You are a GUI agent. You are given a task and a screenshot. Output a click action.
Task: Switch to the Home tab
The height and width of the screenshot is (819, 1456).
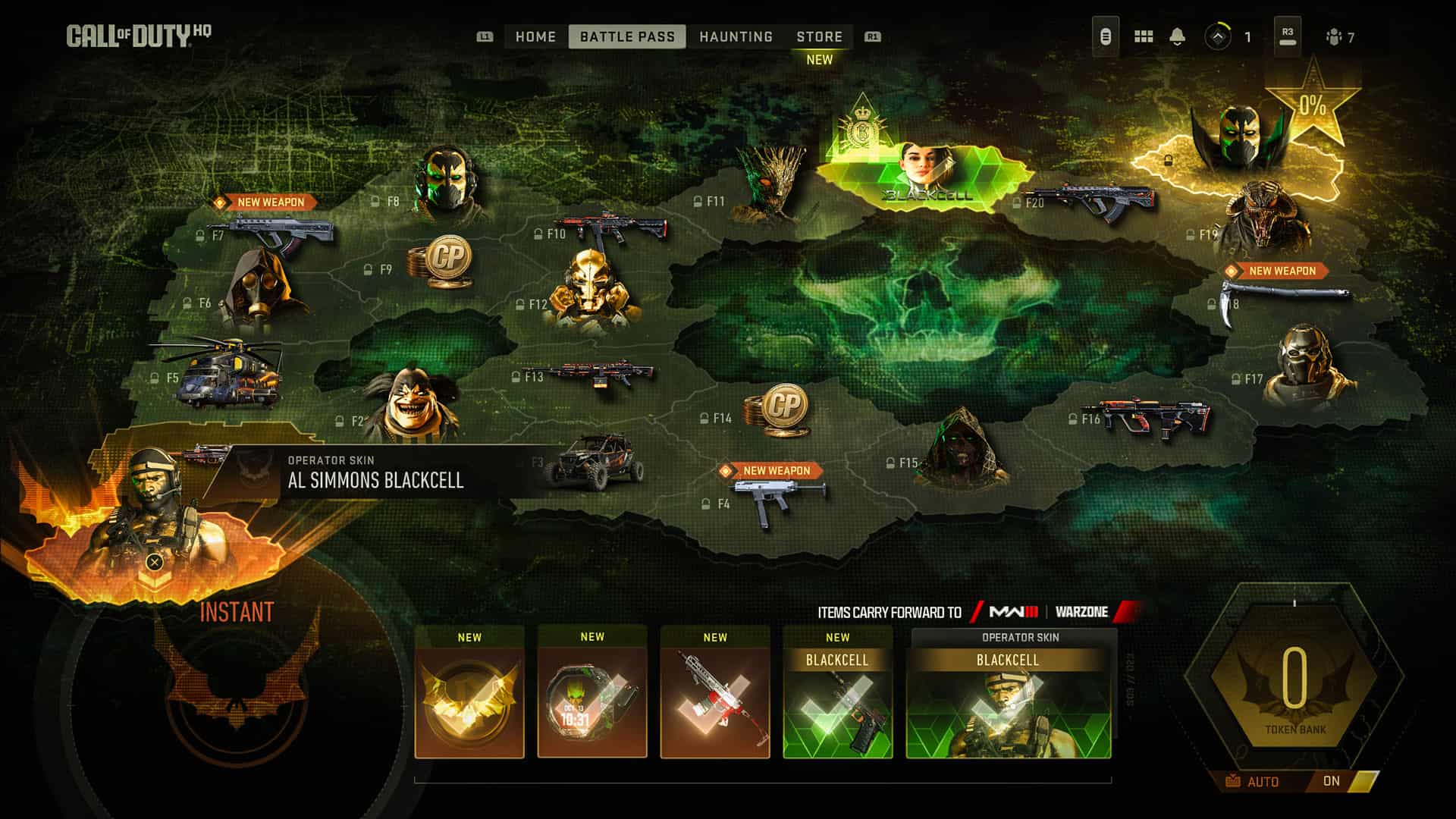(x=535, y=36)
